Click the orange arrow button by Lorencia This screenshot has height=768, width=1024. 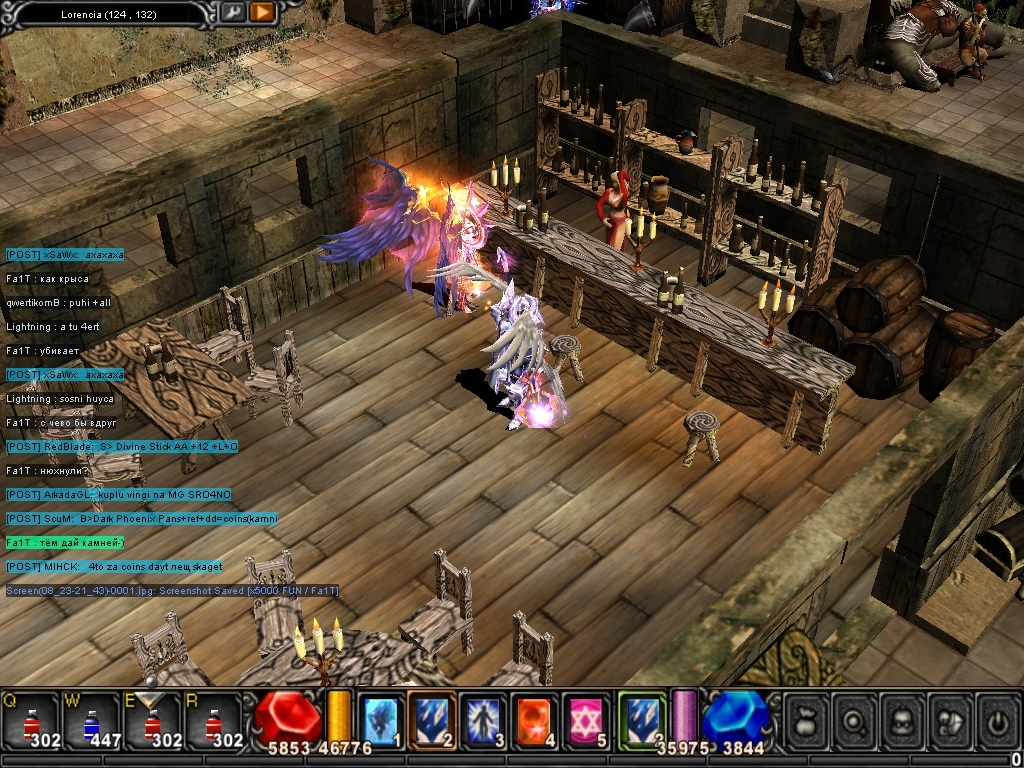coord(262,13)
